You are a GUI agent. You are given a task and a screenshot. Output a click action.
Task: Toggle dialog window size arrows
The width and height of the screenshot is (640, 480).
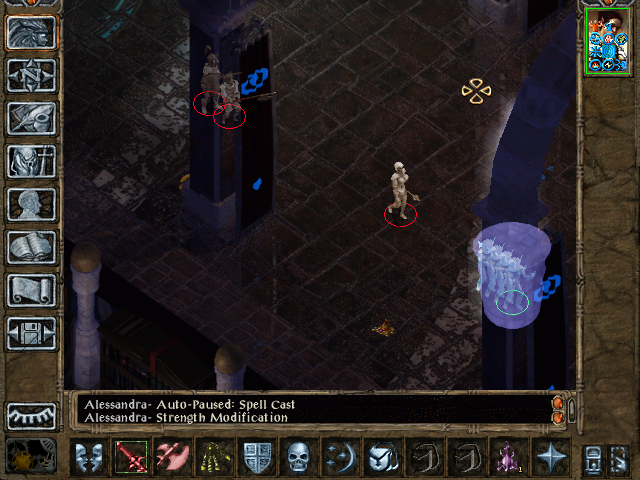pos(559,409)
